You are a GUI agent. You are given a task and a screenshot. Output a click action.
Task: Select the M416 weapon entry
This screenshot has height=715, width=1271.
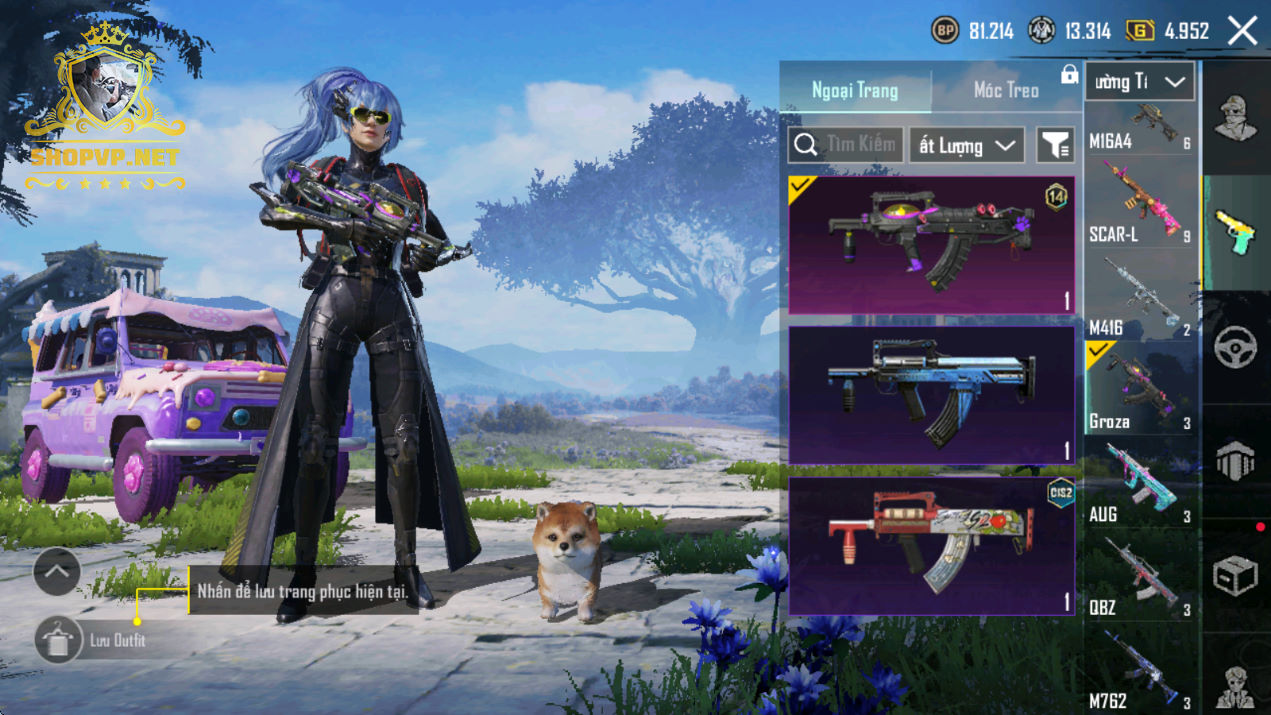pyautogui.click(x=1141, y=298)
